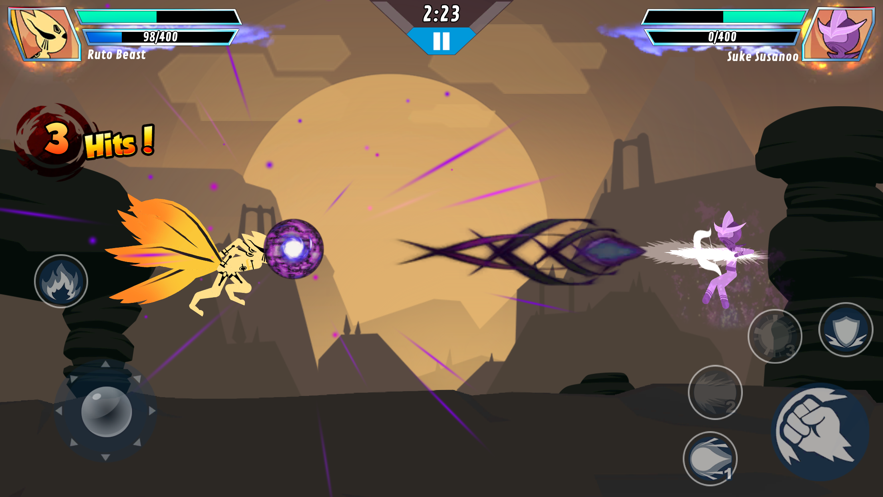Select the Suke Susanoo opponent portrait
This screenshot has height=497, width=883.
click(838, 33)
